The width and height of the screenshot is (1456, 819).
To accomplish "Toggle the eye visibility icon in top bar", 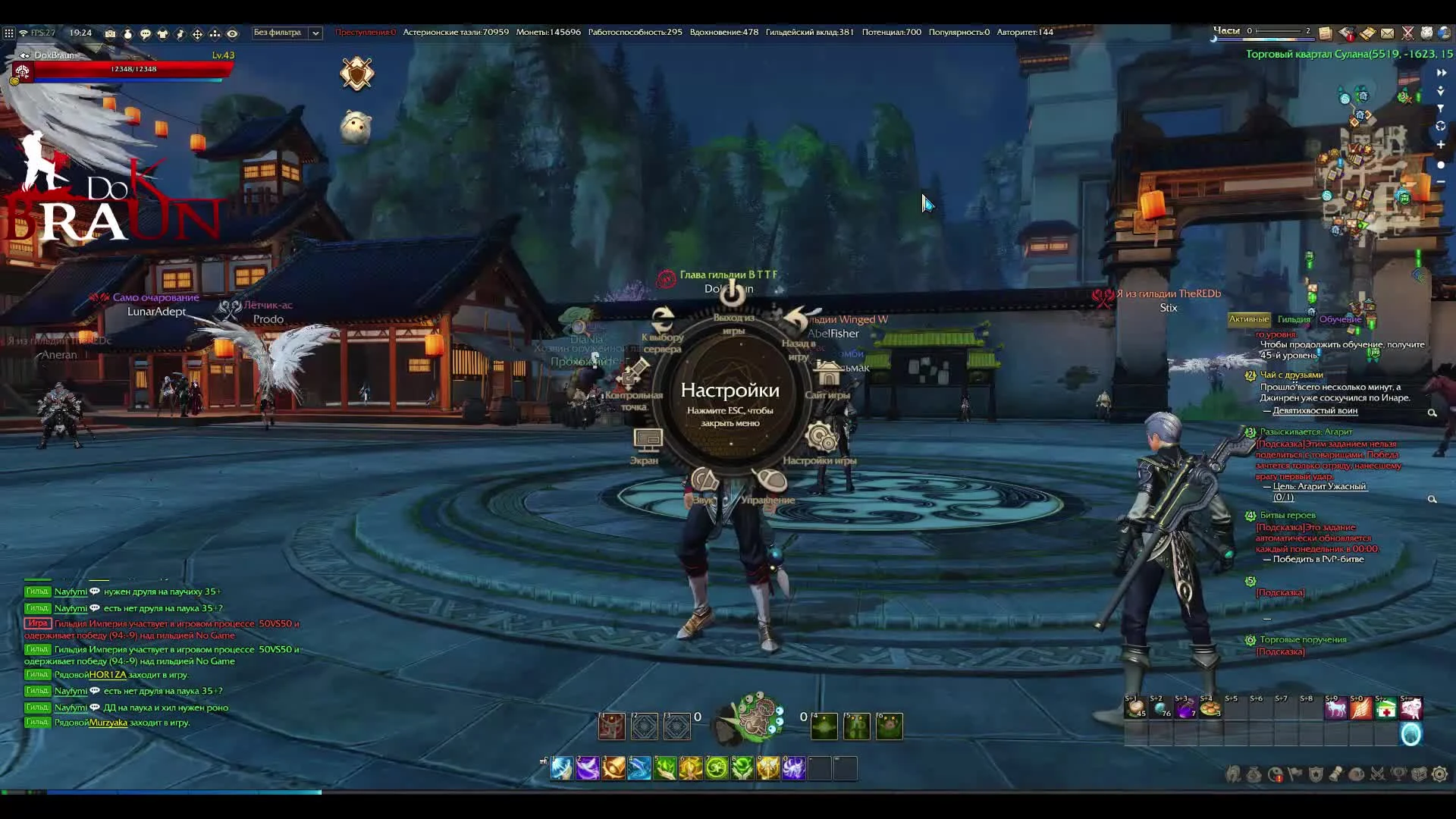I will [x=233, y=34].
